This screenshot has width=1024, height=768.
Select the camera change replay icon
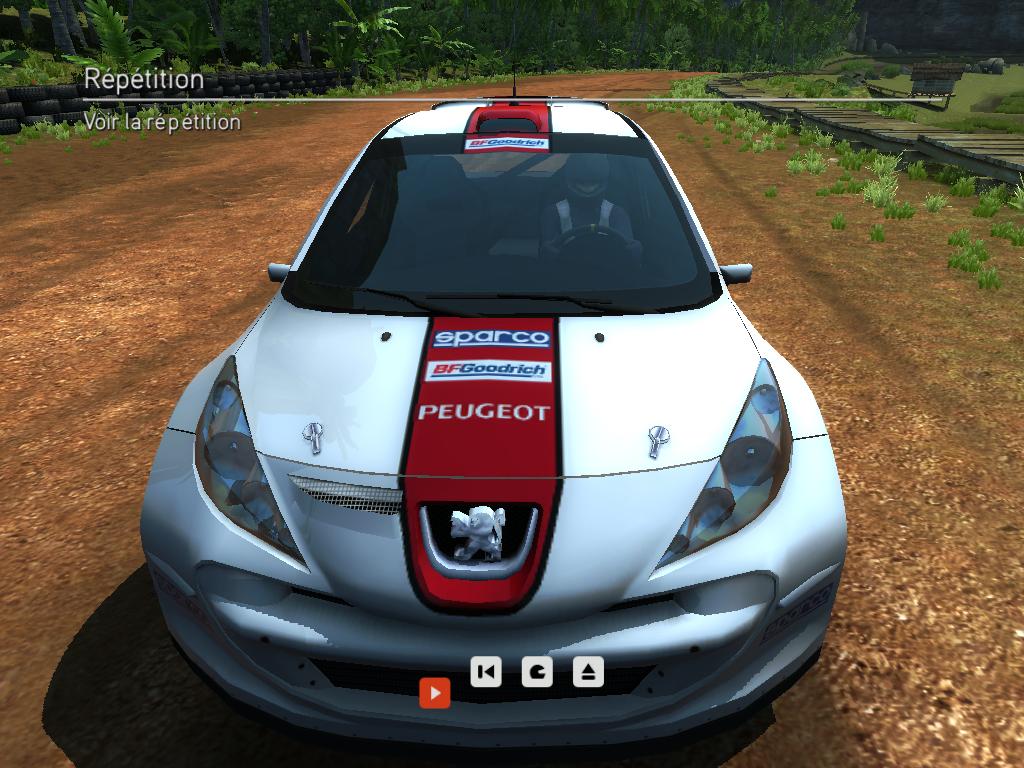click(537, 671)
